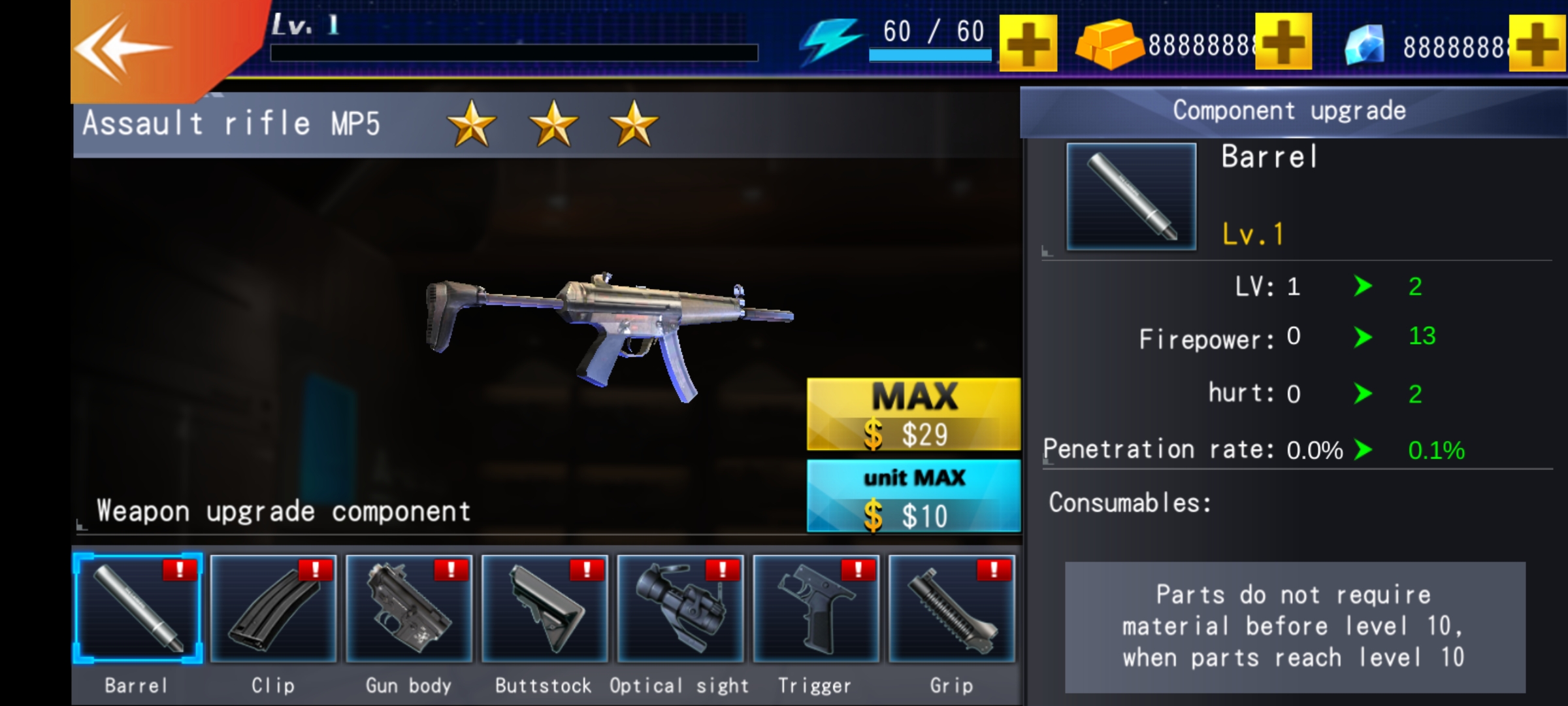Tap the yellow MAX $29 upgrade button

point(913,414)
